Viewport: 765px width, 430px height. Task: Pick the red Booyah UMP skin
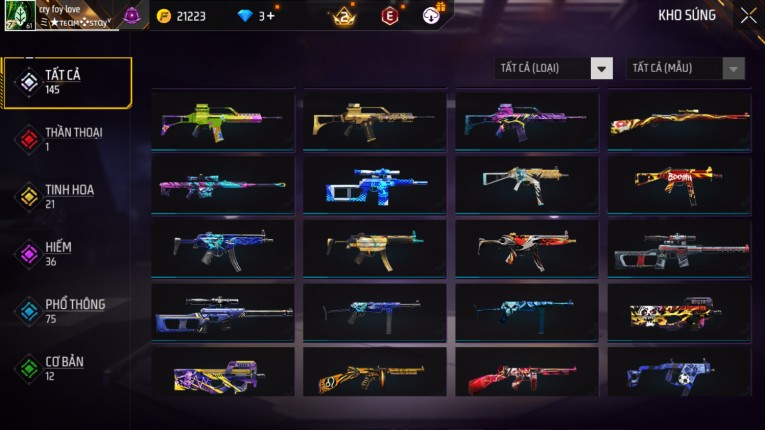(679, 182)
